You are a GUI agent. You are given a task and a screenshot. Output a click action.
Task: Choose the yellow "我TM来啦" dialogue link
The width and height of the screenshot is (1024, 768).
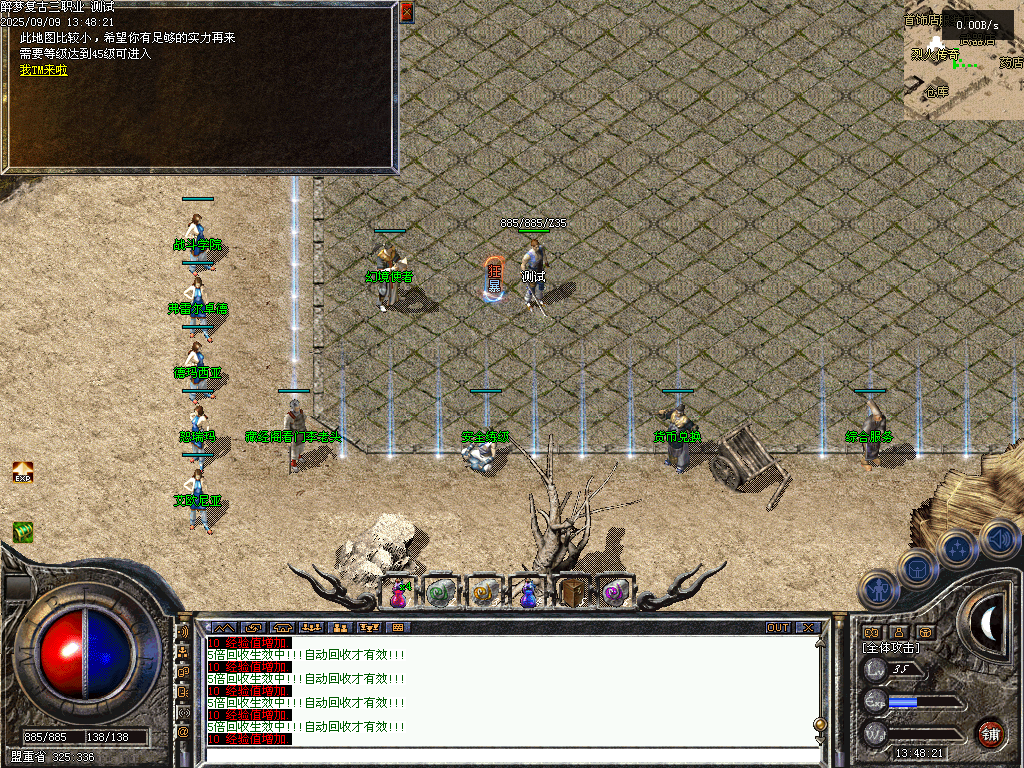point(44,70)
